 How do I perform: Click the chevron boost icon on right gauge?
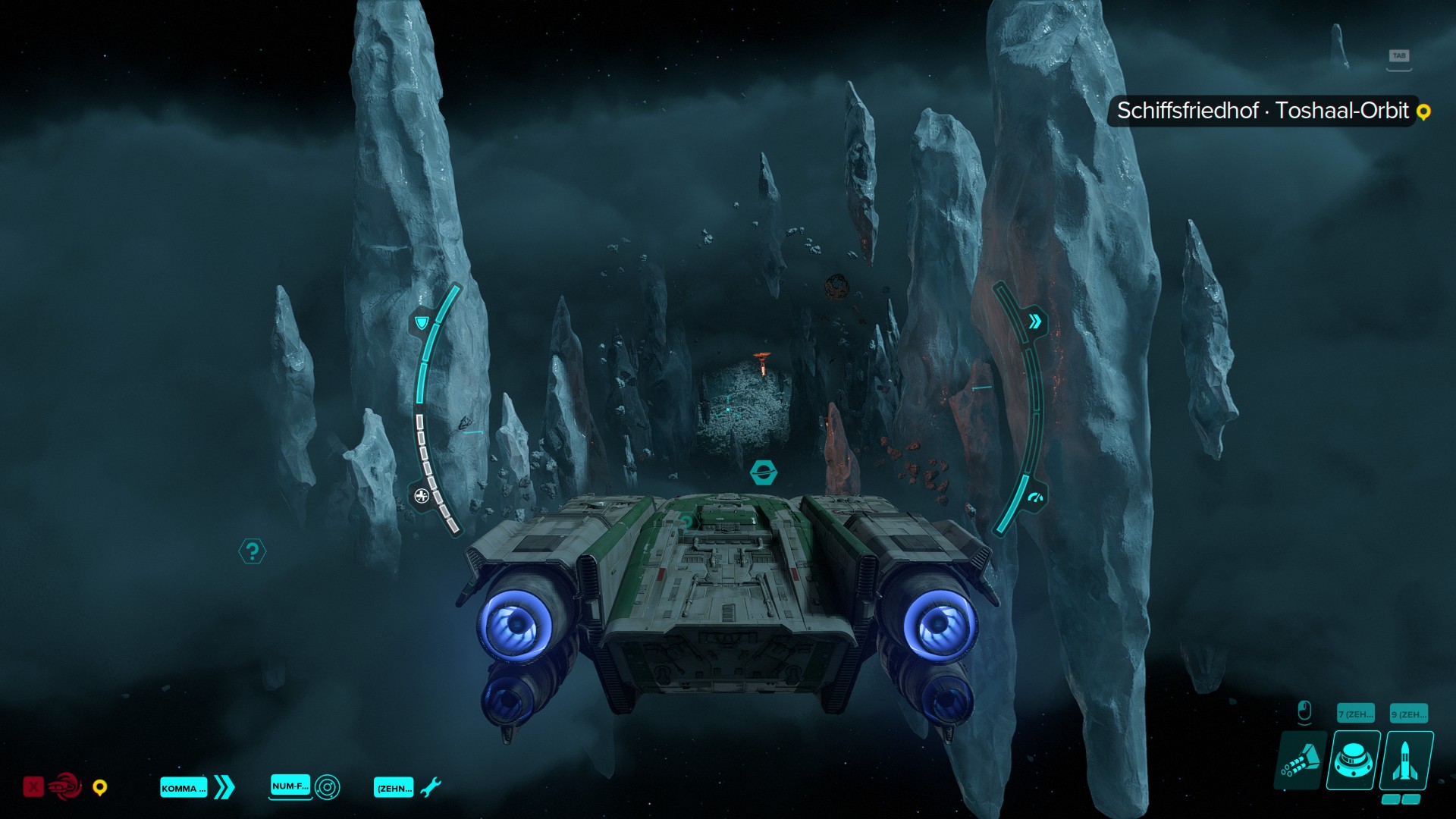pyautogui.click(x=1035, y=322)
